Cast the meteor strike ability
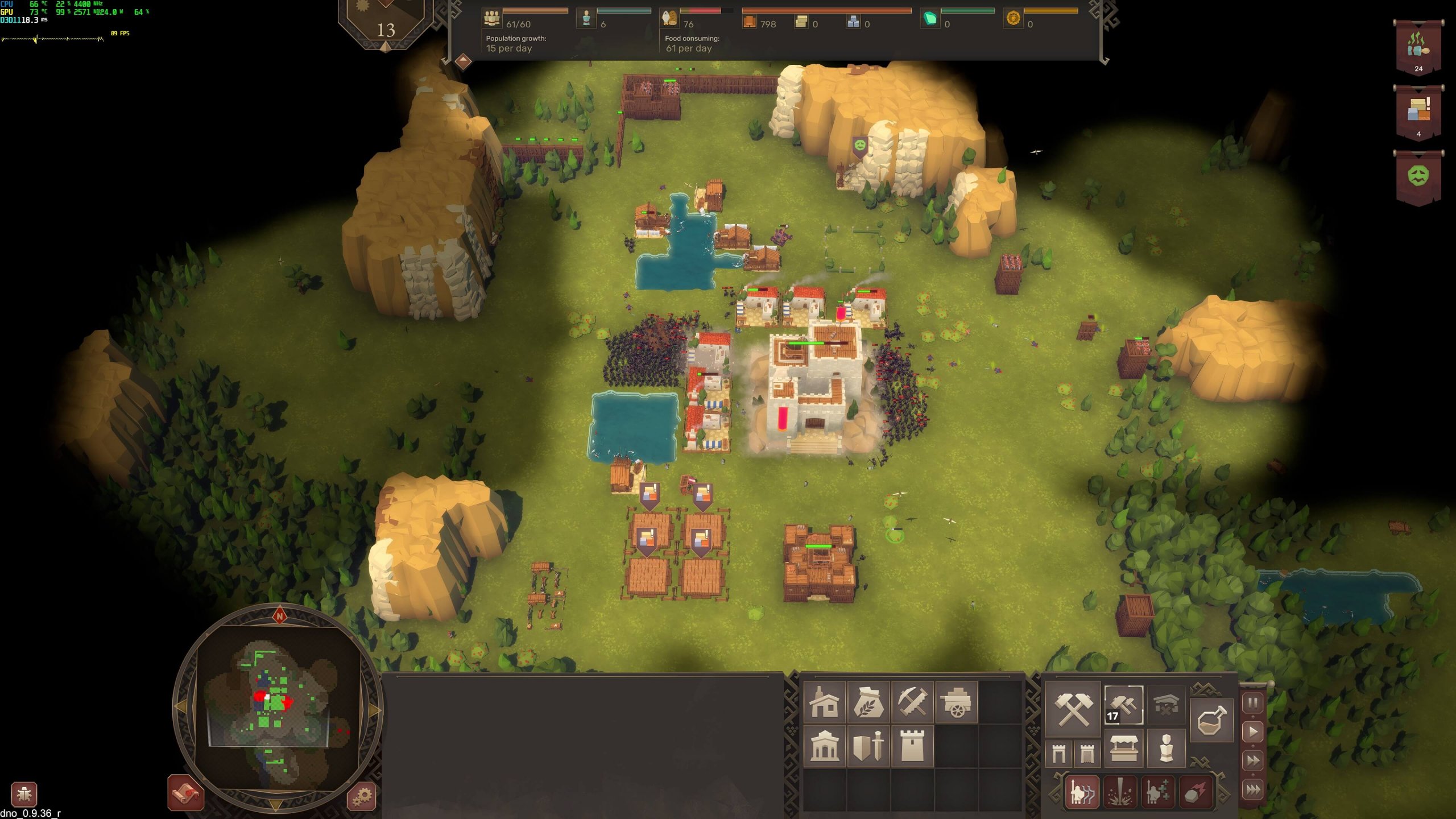The height and width of the screenshot is (819, 1456). (x=1196, y=792)
